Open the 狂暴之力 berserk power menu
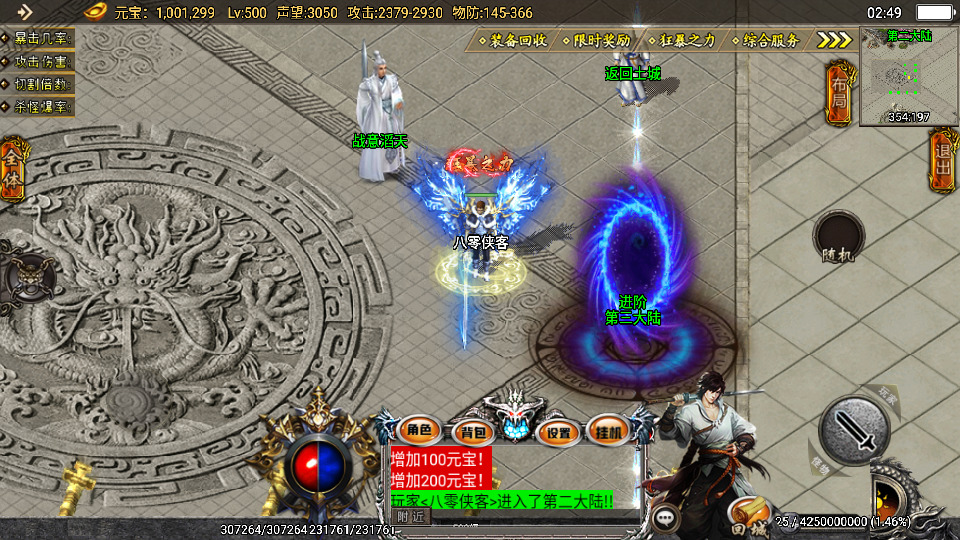This screenshot has width=960, height=540. 682,41
